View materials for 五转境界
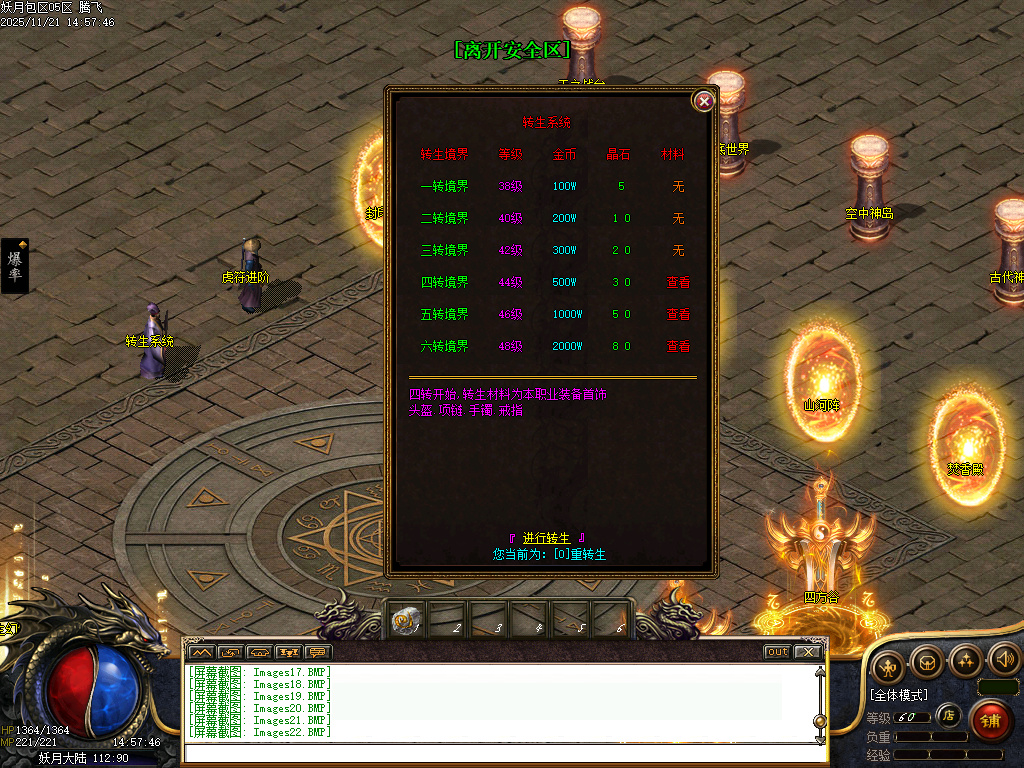This screenshot has height=768, width=1024. (x=678, y=314)
